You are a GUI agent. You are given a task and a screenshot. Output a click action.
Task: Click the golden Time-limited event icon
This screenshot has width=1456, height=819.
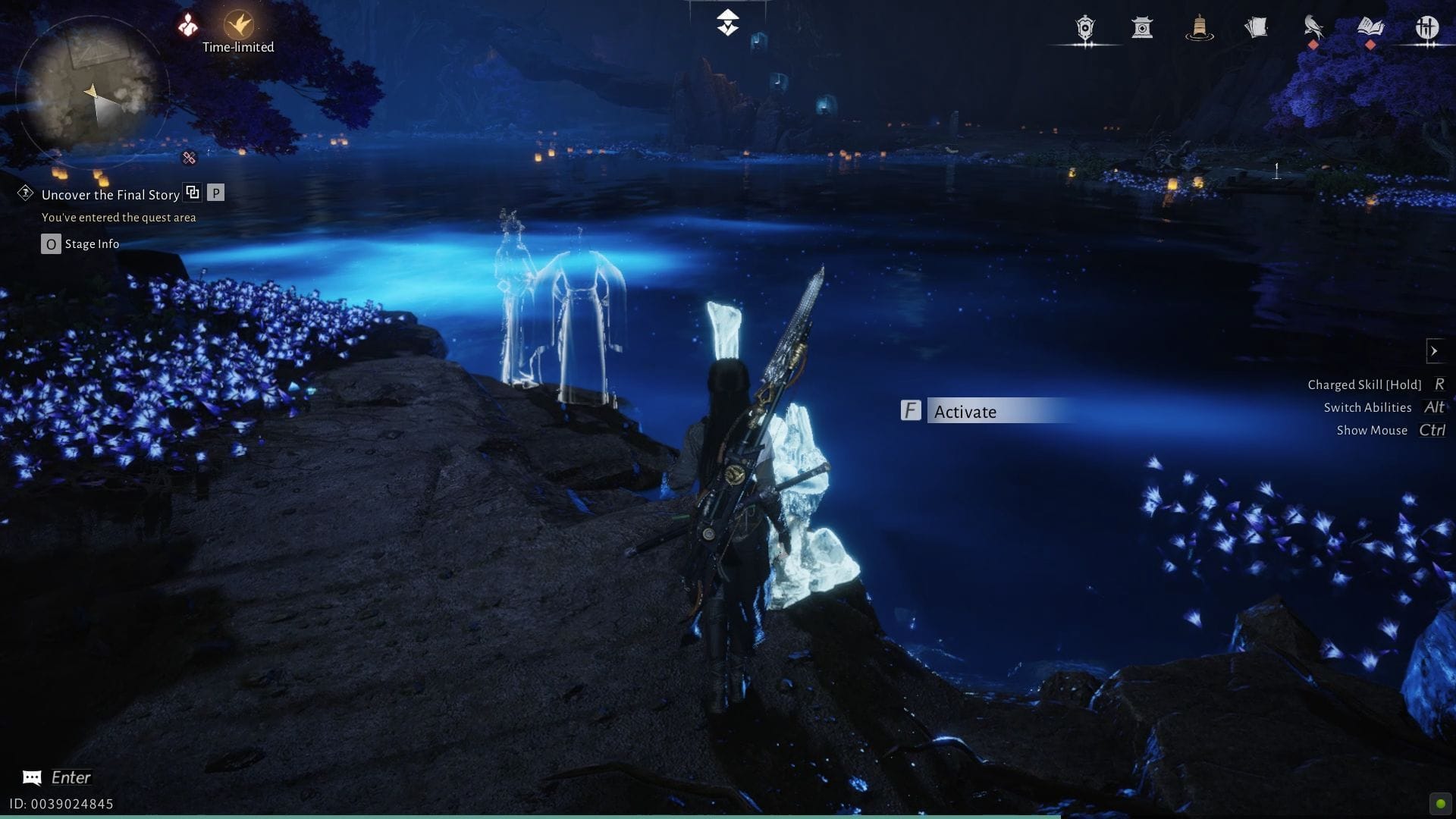237,24
